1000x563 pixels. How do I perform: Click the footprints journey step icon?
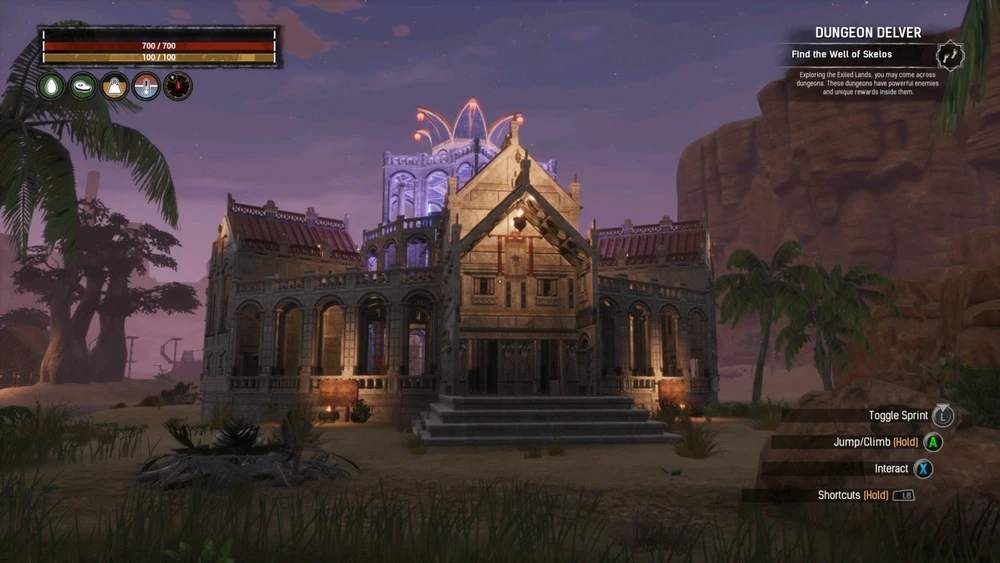click(x=950, y=55)
